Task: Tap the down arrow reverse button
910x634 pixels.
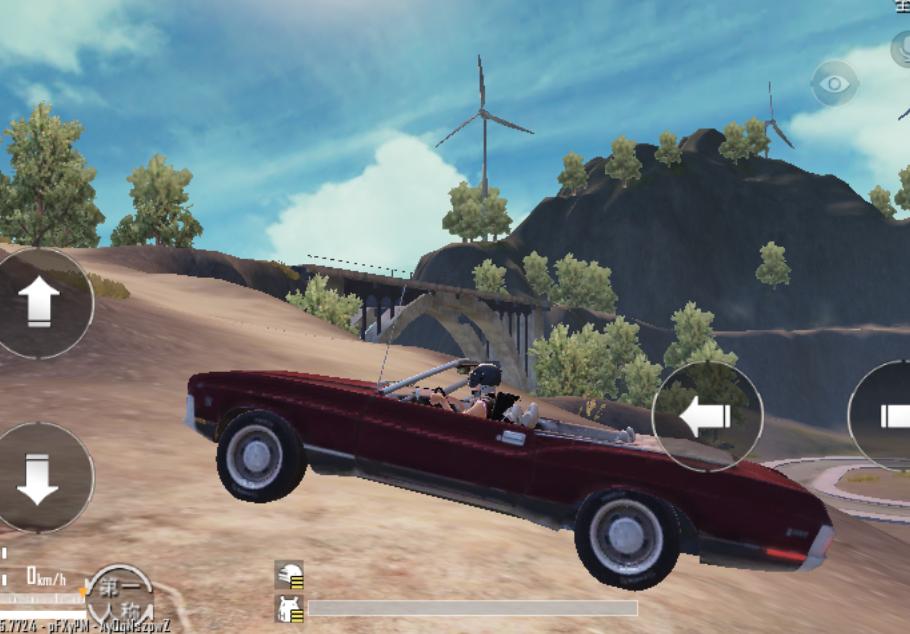Action: 39,478
